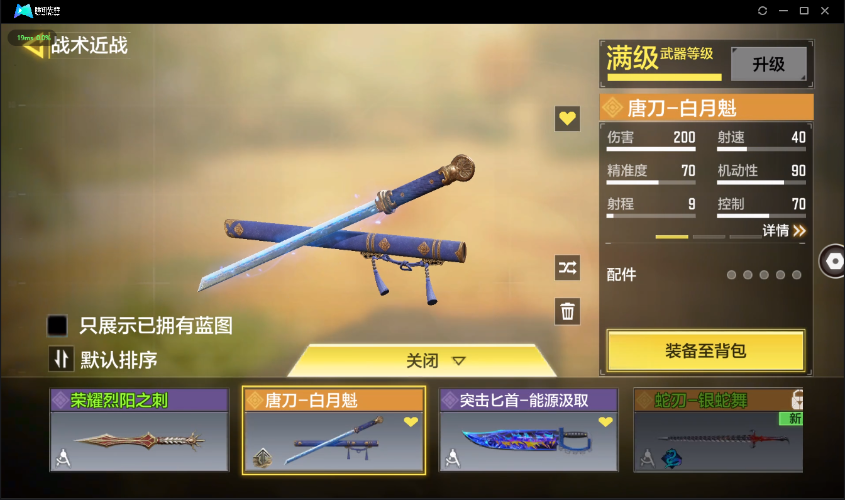Image resolution: width=845 pixels, height=500 pixels.
Task: Open the 详情 stats details
Action: tap(784, 230)
